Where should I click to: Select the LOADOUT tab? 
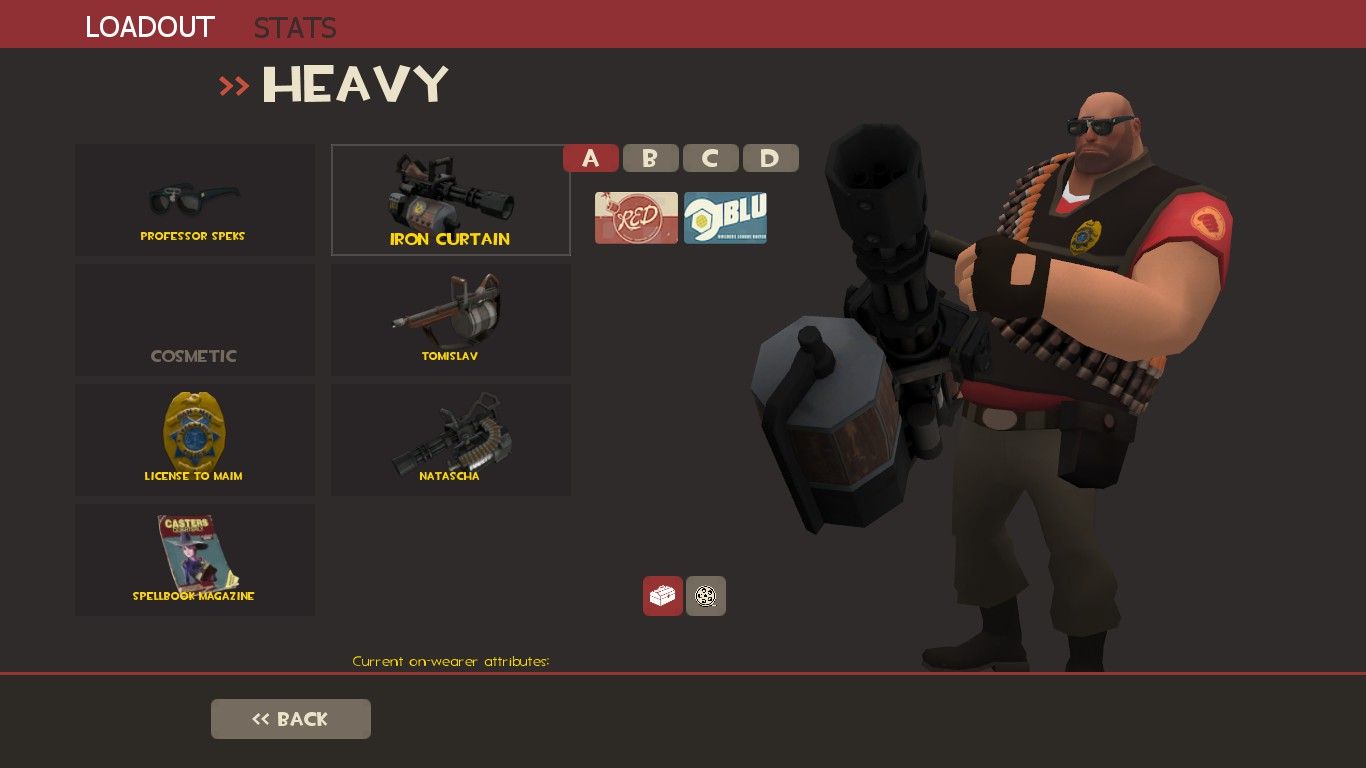(x=149, y=27)
